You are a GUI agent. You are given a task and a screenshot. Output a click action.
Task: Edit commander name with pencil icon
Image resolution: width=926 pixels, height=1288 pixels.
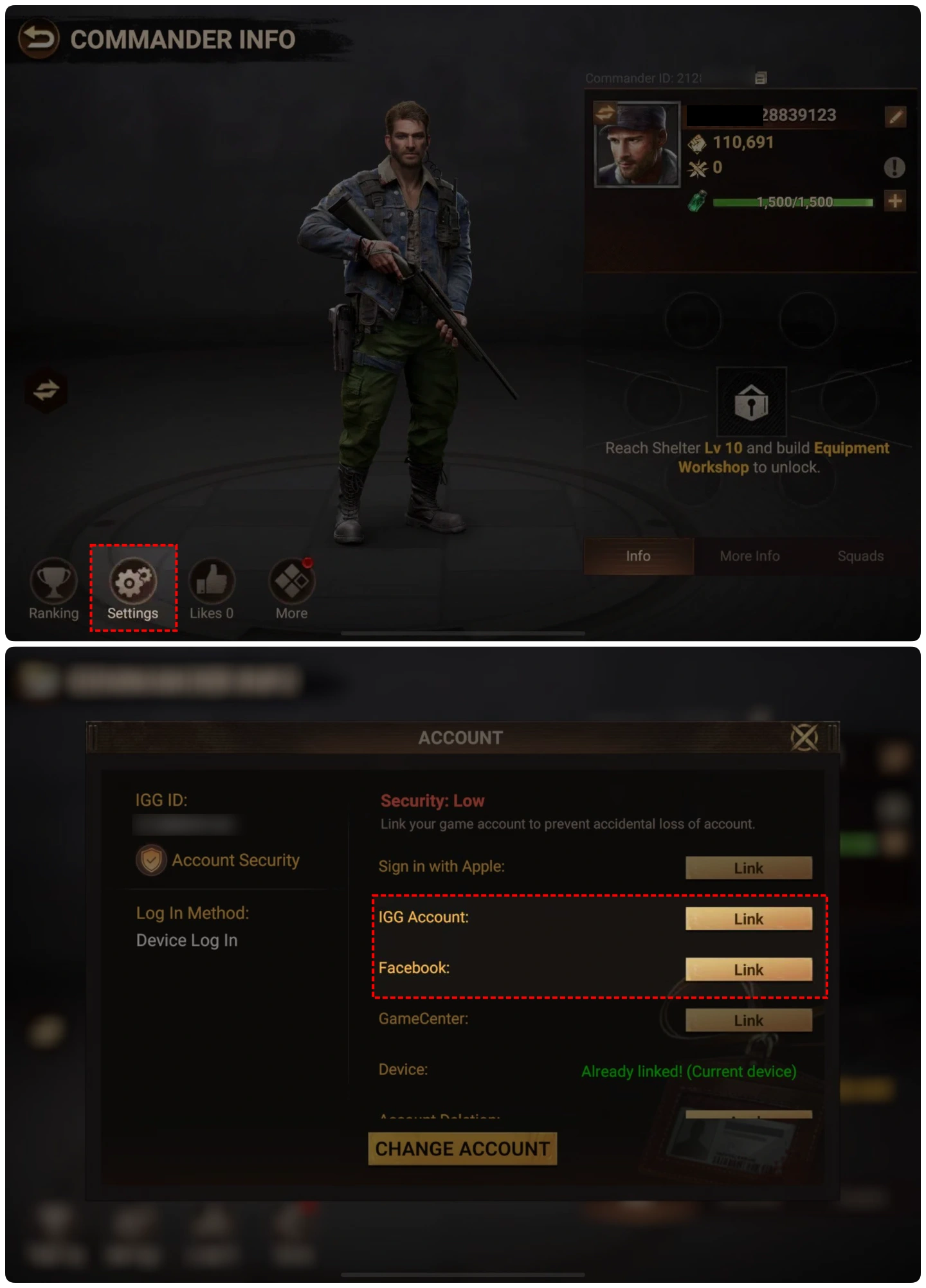(895, 117)
